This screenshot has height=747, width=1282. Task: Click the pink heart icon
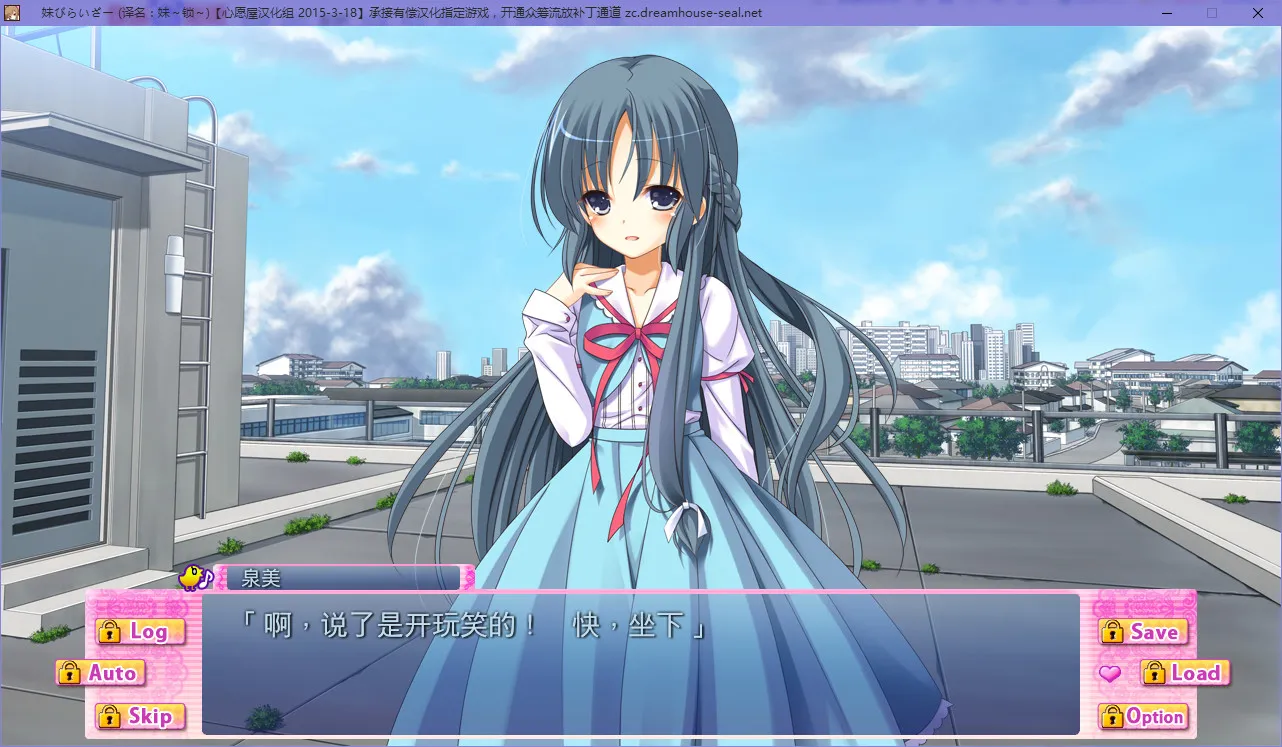pos(1109,674)
